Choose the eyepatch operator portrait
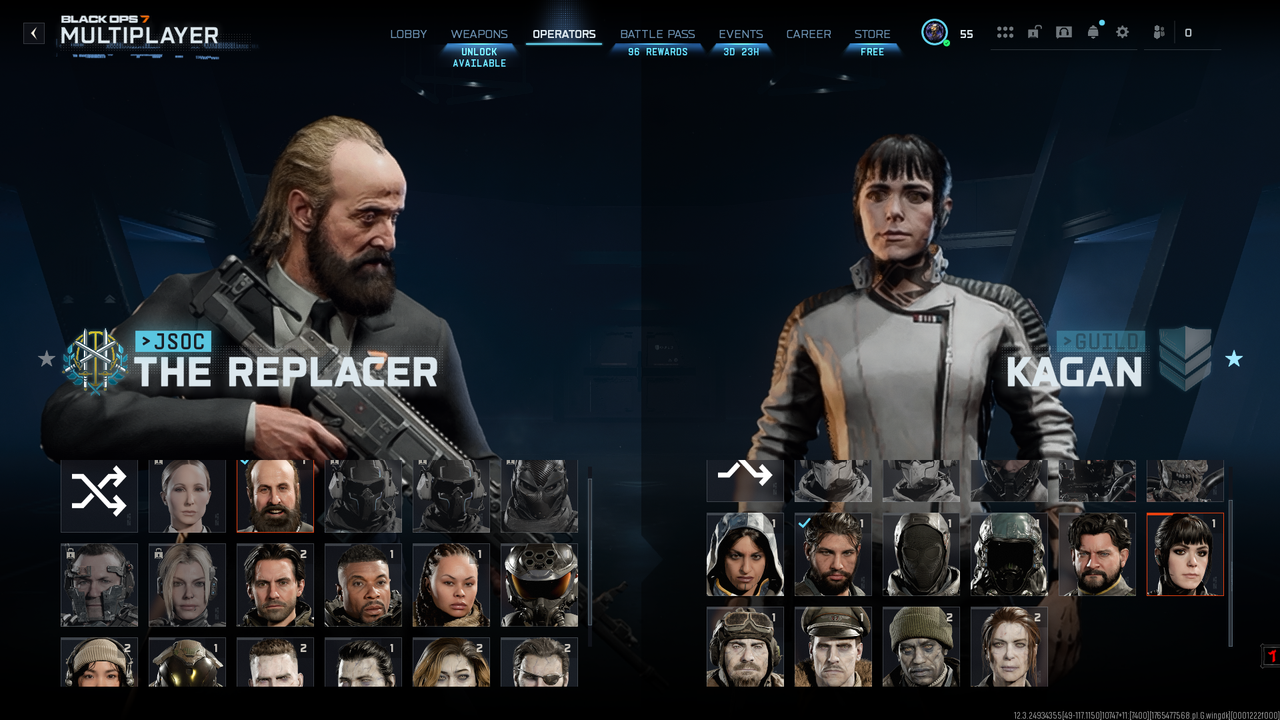 [539, 663]
